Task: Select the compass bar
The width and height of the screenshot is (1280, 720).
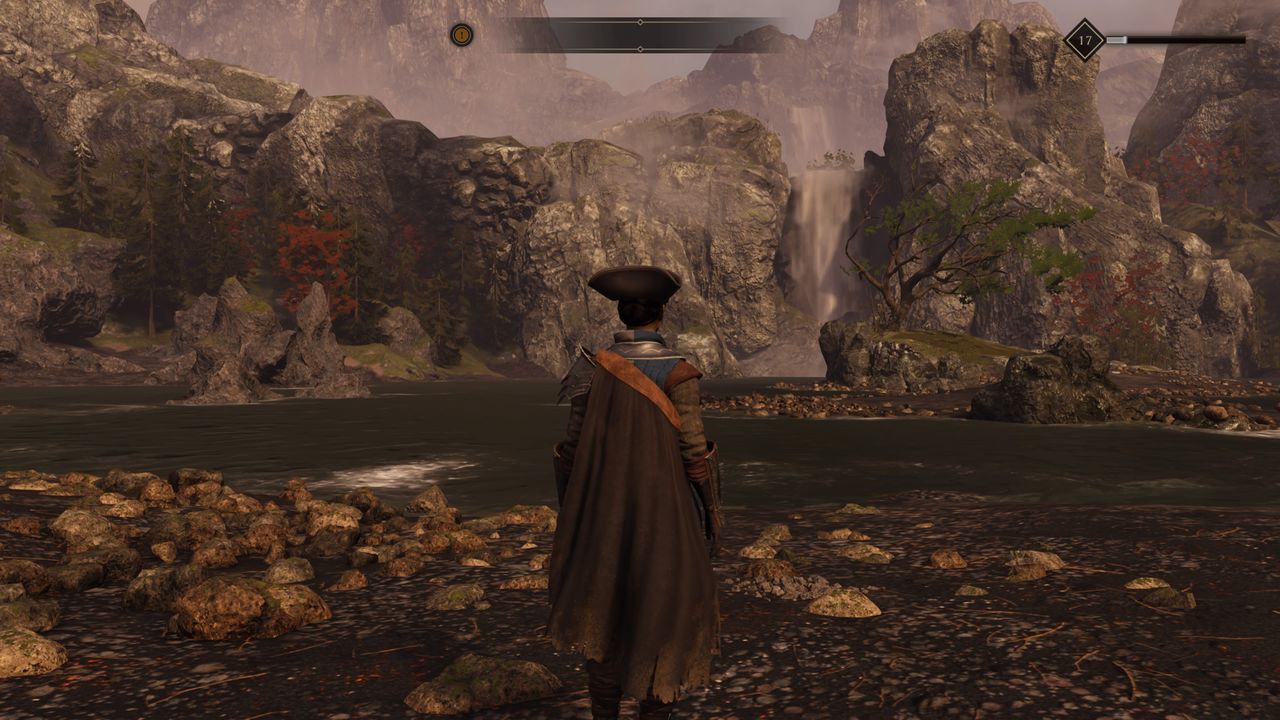Action: [640, 35]
